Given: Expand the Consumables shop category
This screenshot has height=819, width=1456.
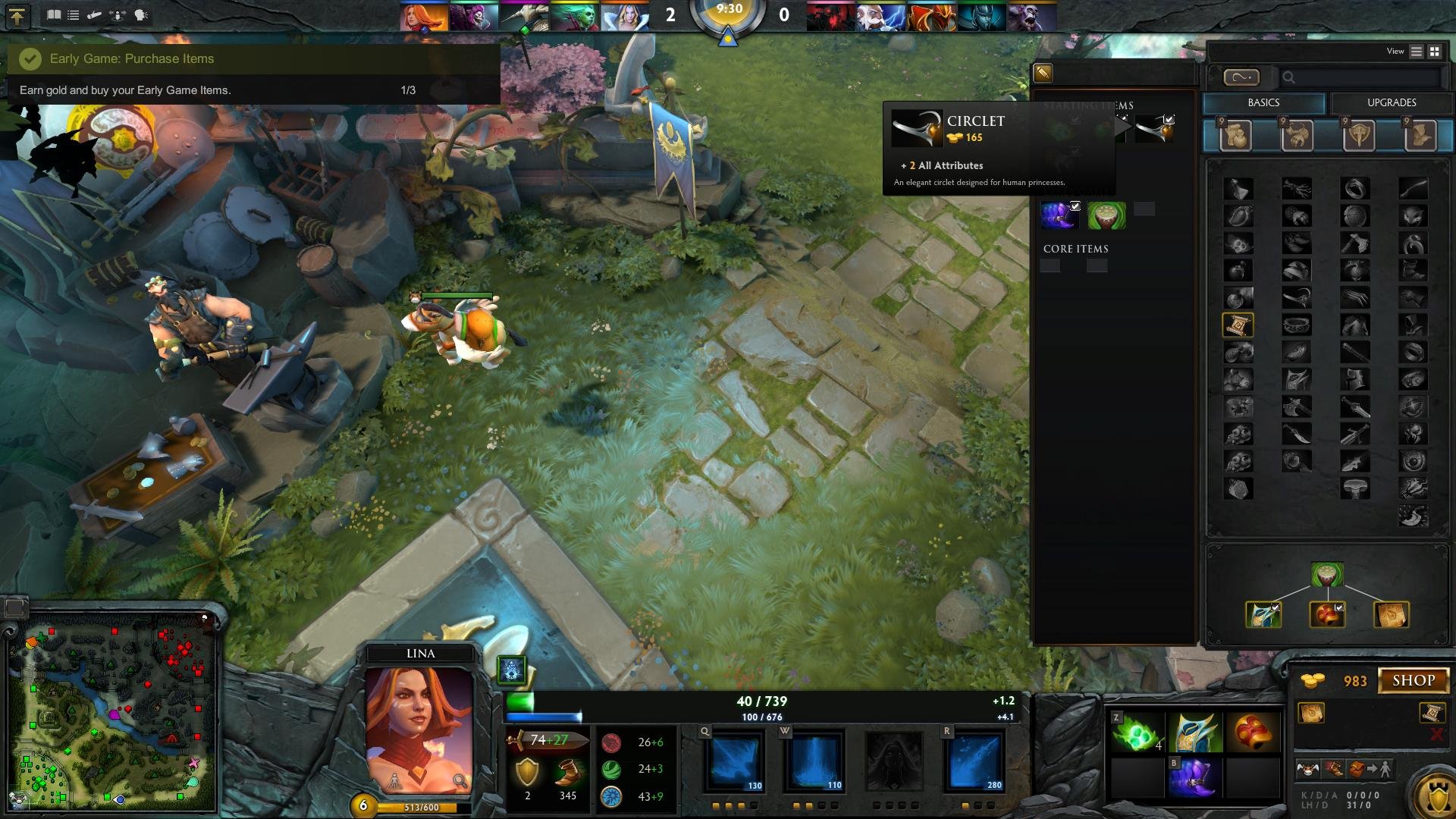Looking at the screenshot, I should pos(1235,135).
